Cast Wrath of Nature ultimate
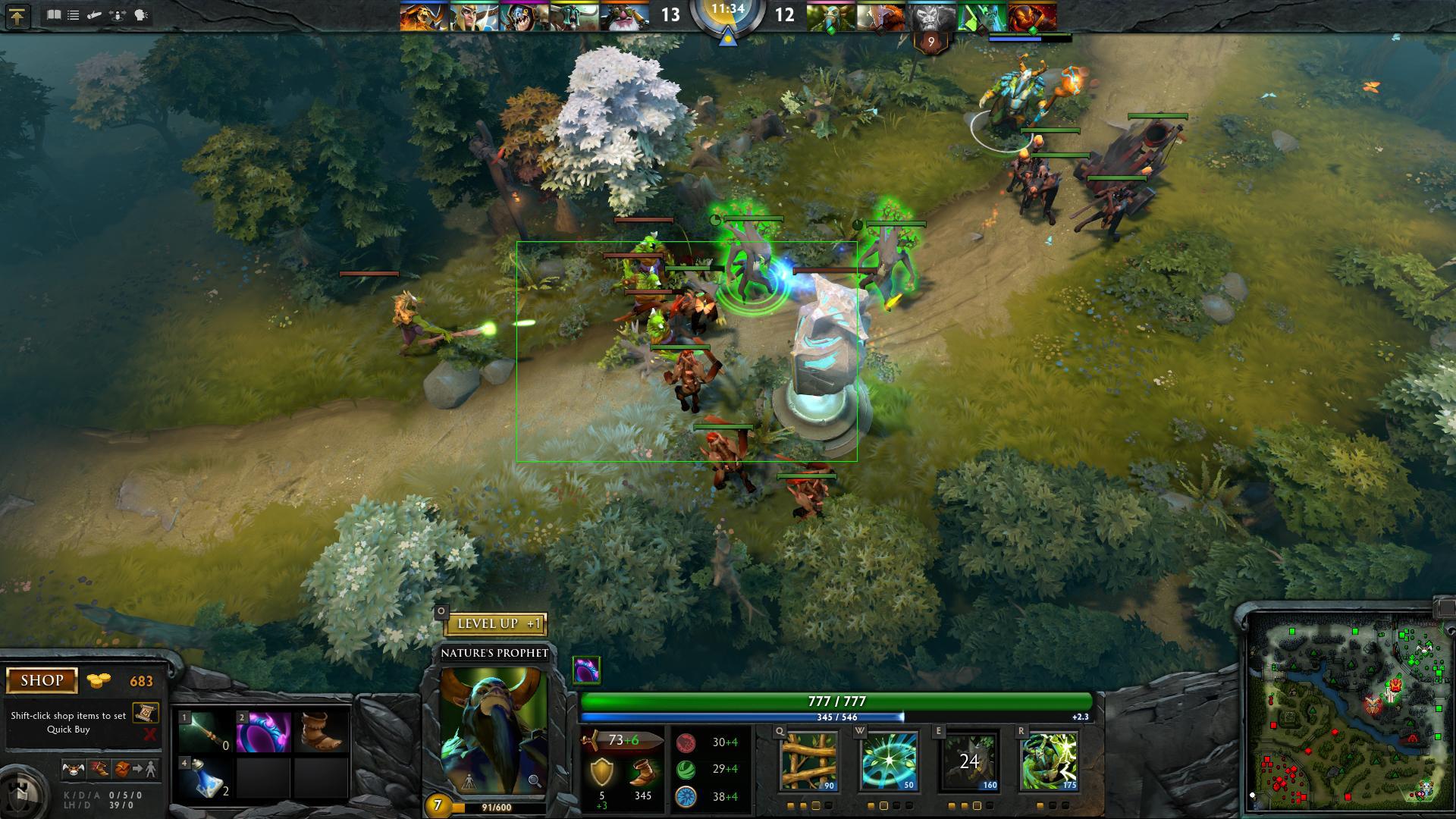 click(1049, 761)
